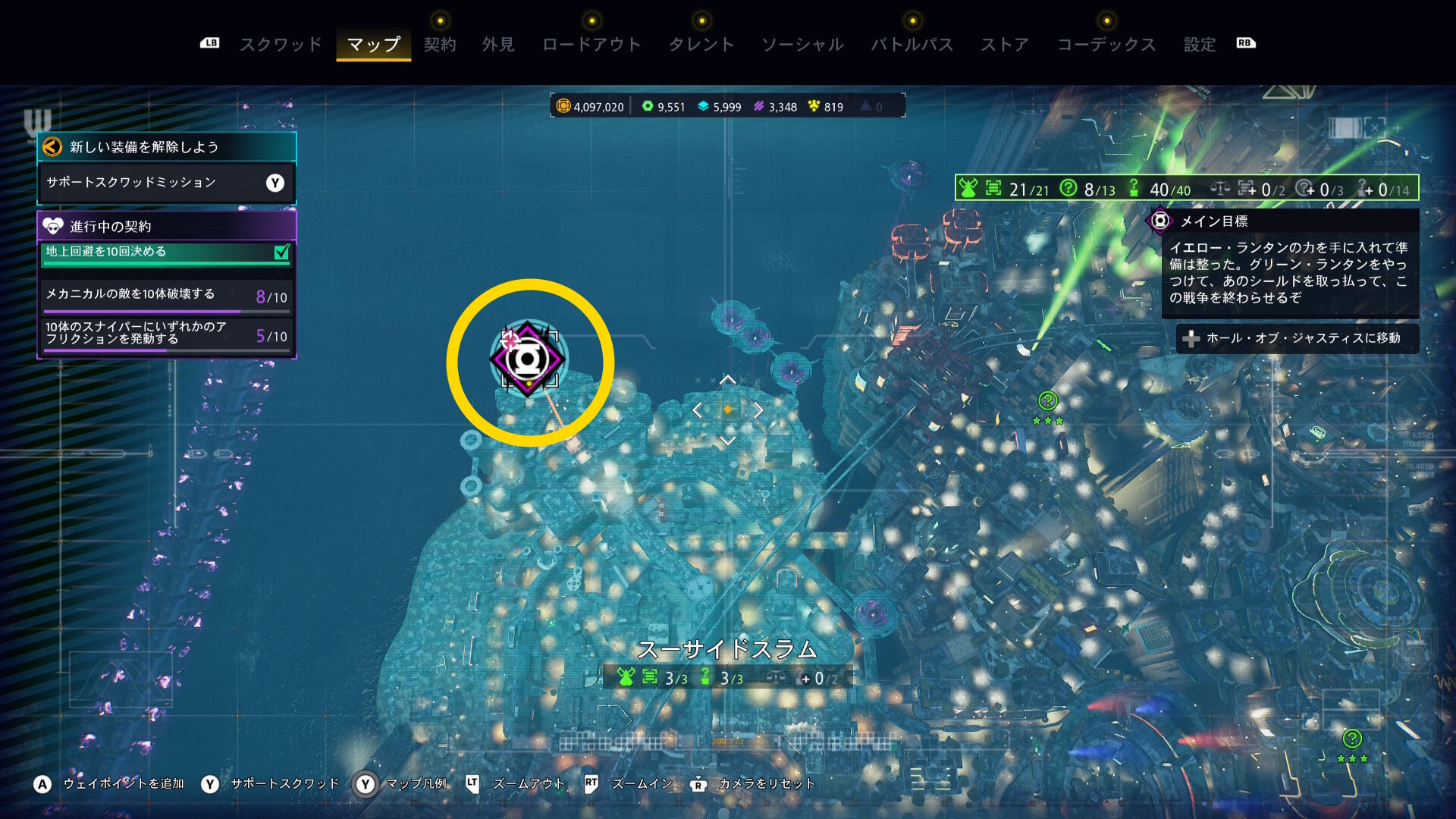Select the メカニカルの敵を10体破壊する contract
This screenshot has height=819, width=1456.
pos(166,295)
